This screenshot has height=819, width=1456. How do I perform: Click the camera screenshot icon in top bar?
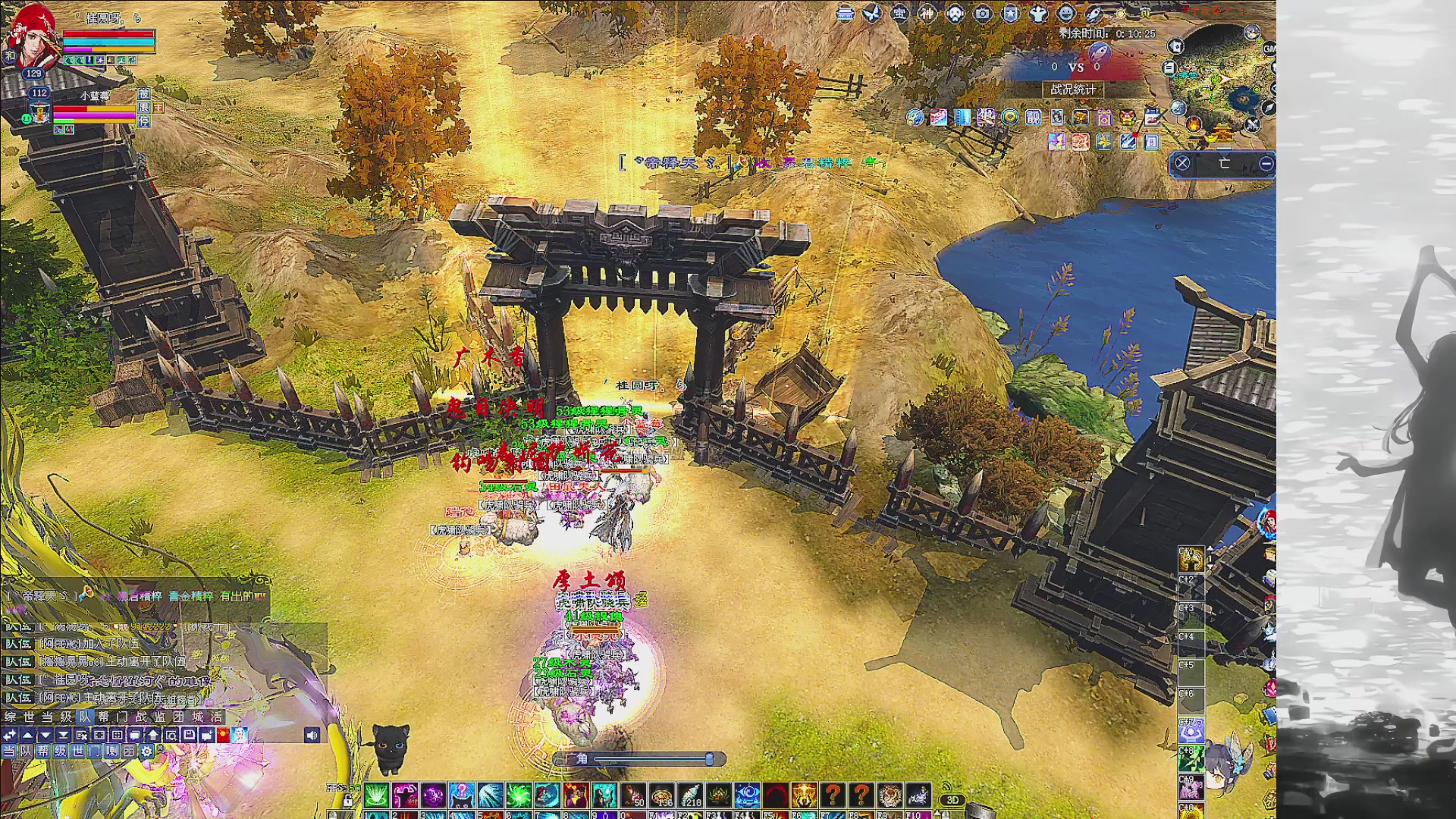983,14
